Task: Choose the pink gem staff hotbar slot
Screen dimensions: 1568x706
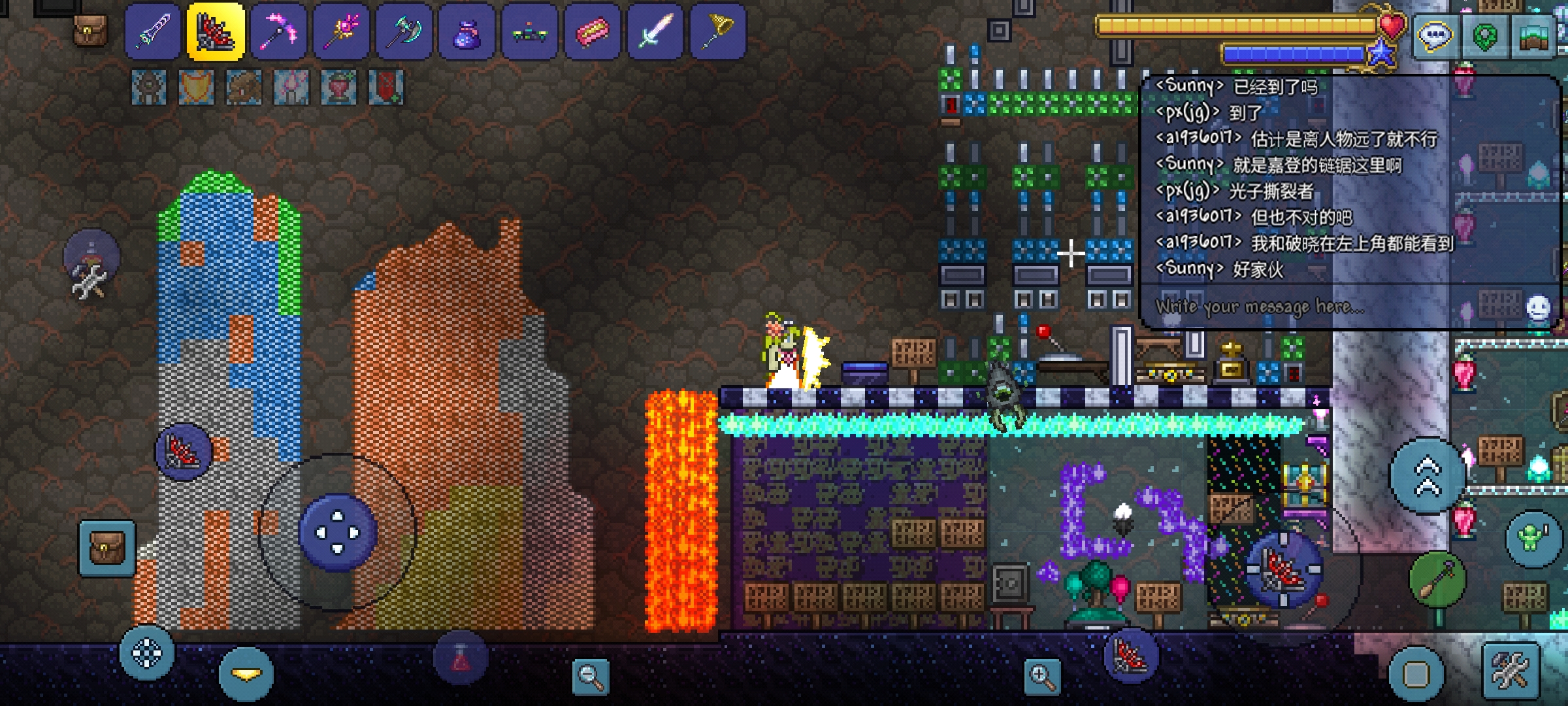Action: tap(341, 31)
